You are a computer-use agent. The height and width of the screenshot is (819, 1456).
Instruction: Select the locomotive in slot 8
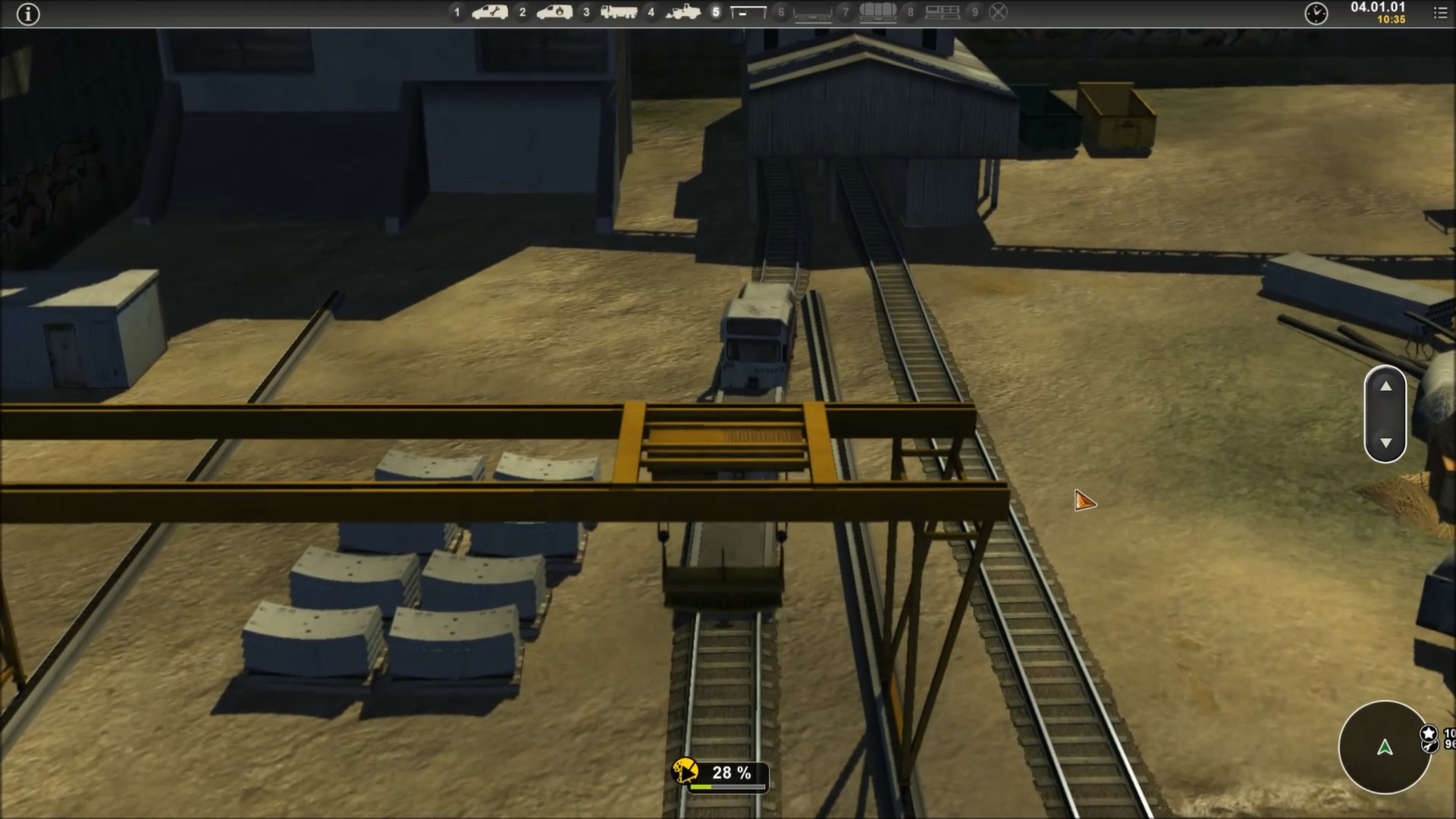[x=942, y=12]
